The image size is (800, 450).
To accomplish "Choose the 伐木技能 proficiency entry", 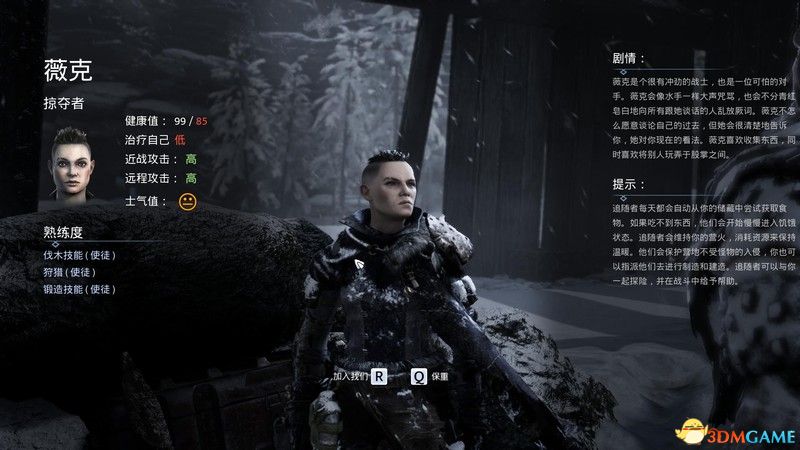I will [80, 255].
